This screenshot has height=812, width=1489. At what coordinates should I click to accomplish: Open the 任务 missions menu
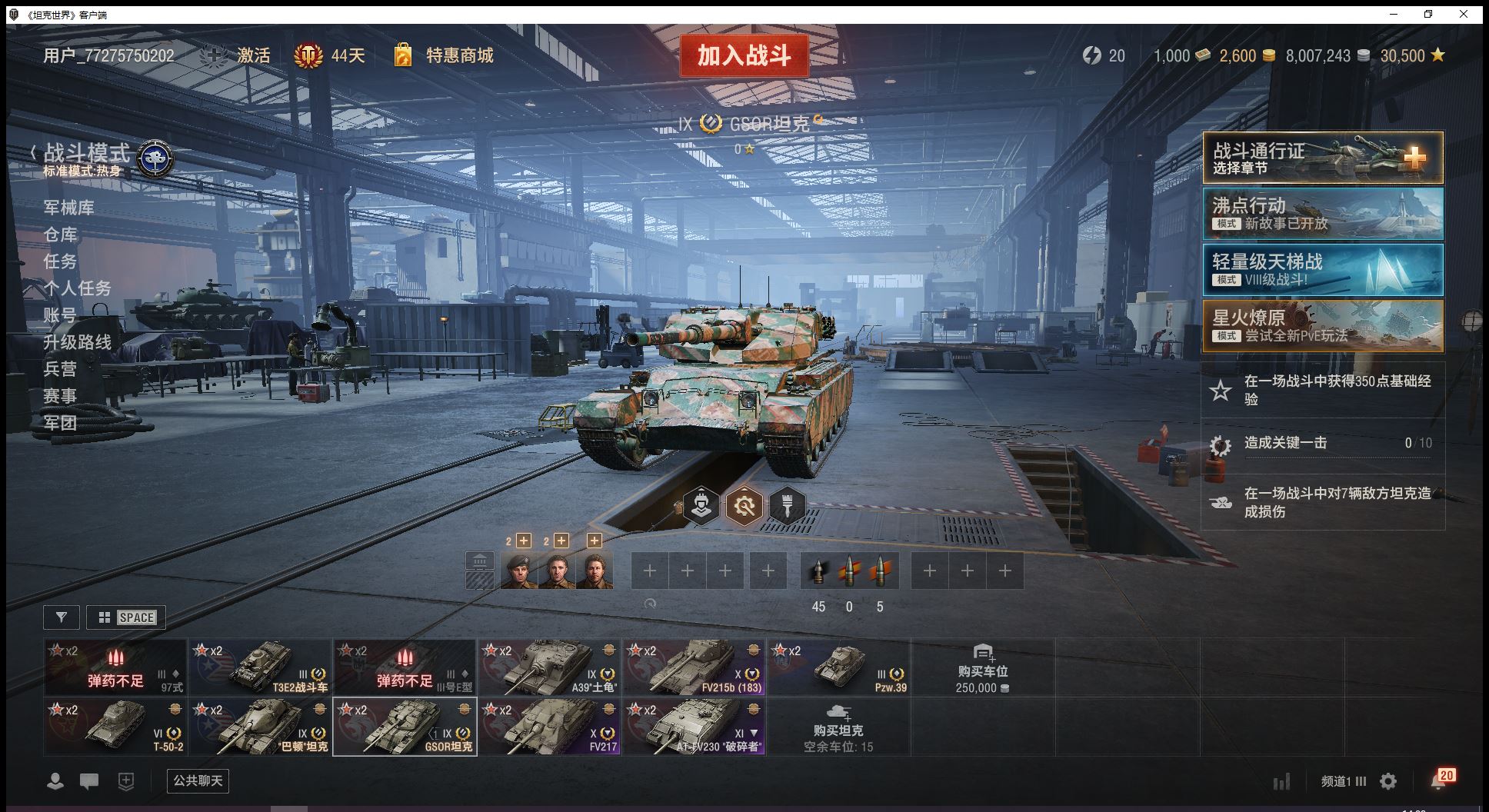coord(60,261)
